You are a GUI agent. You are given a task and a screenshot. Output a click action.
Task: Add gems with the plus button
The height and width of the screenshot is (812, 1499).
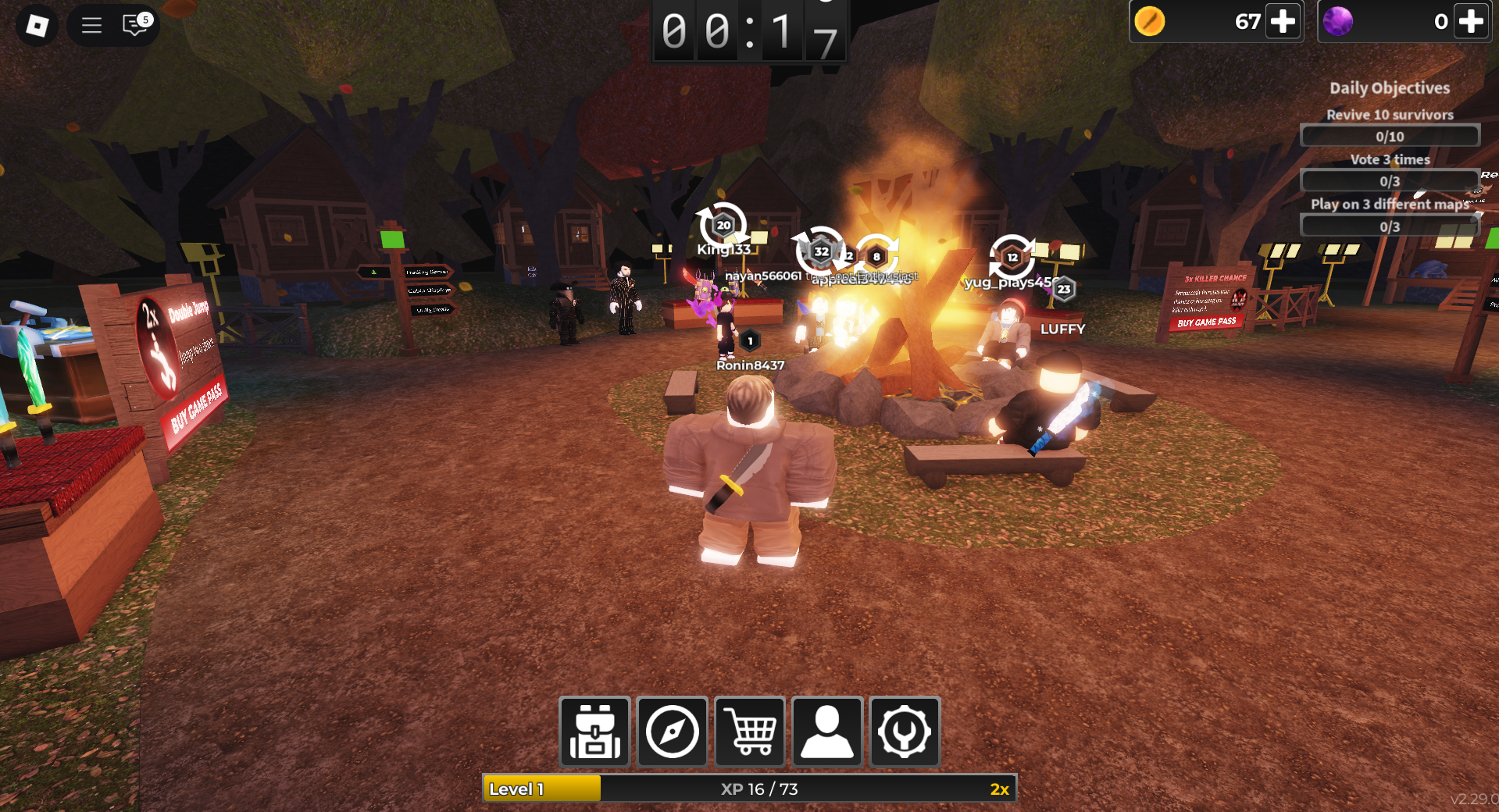1470,22
